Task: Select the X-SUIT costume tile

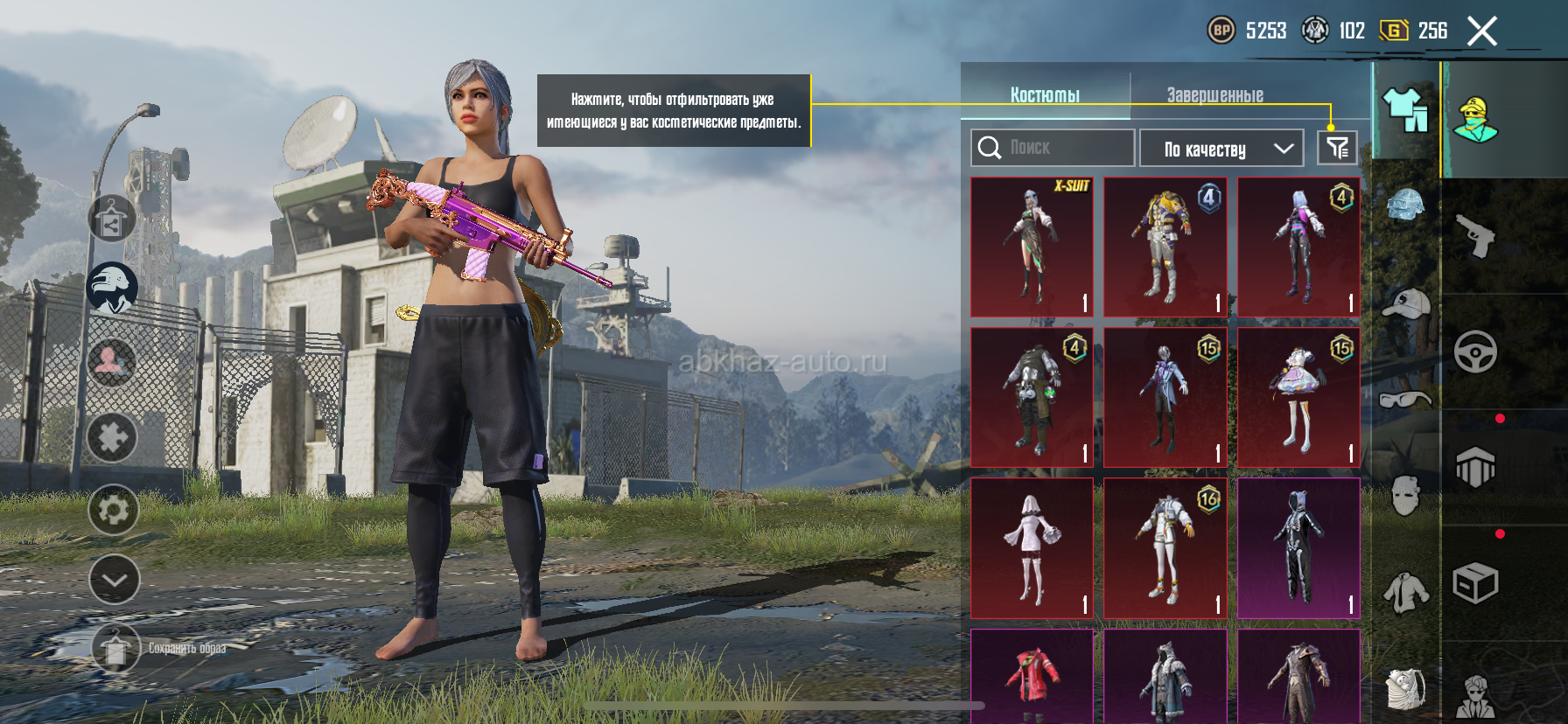Action: click(x=1032, y=247)
